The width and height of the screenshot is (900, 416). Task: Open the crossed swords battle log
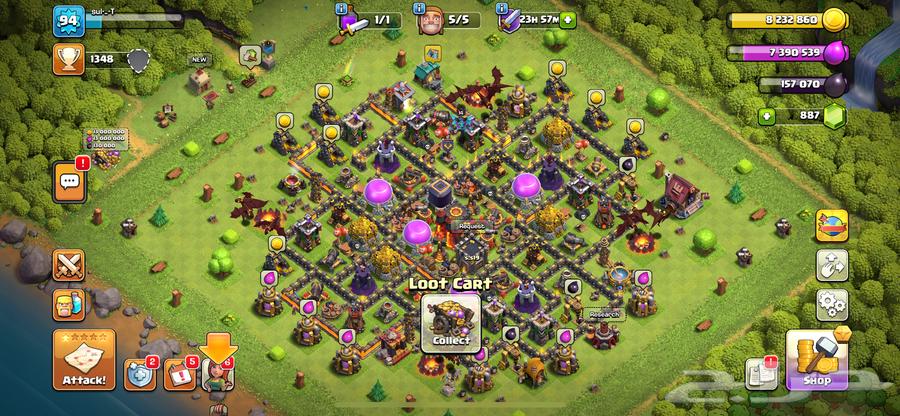69,265
